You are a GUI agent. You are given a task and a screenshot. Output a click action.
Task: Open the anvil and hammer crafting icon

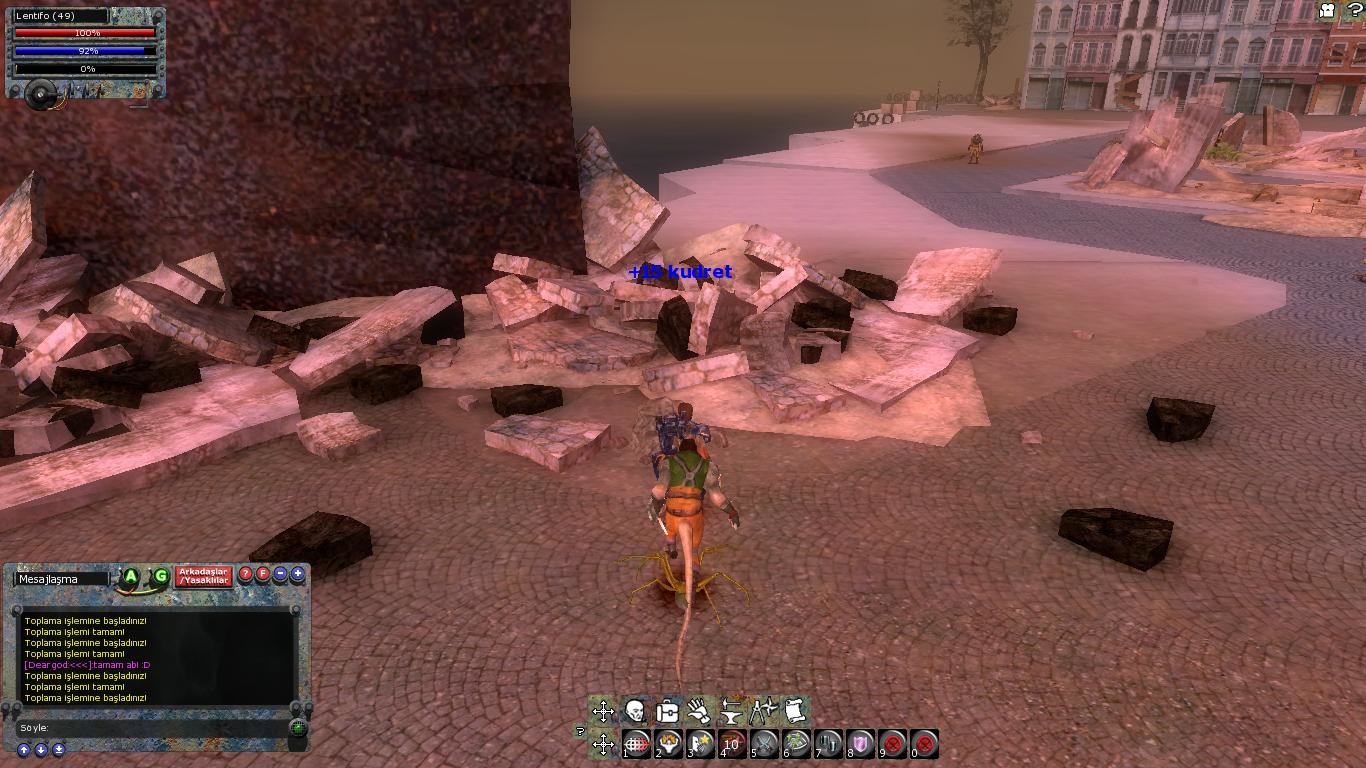(x=731, y=712)
